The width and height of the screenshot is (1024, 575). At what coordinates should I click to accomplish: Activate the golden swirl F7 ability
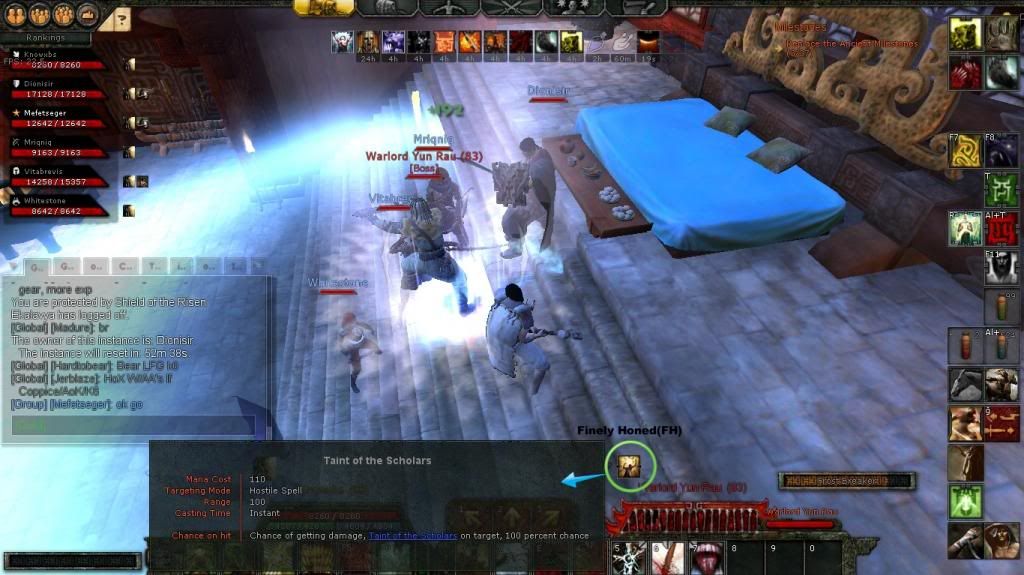965,149
